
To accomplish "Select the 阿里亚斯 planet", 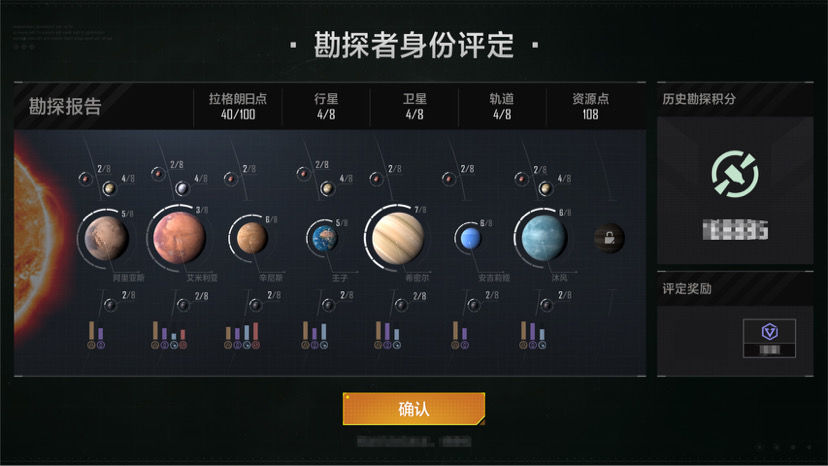I will (105, 237).
